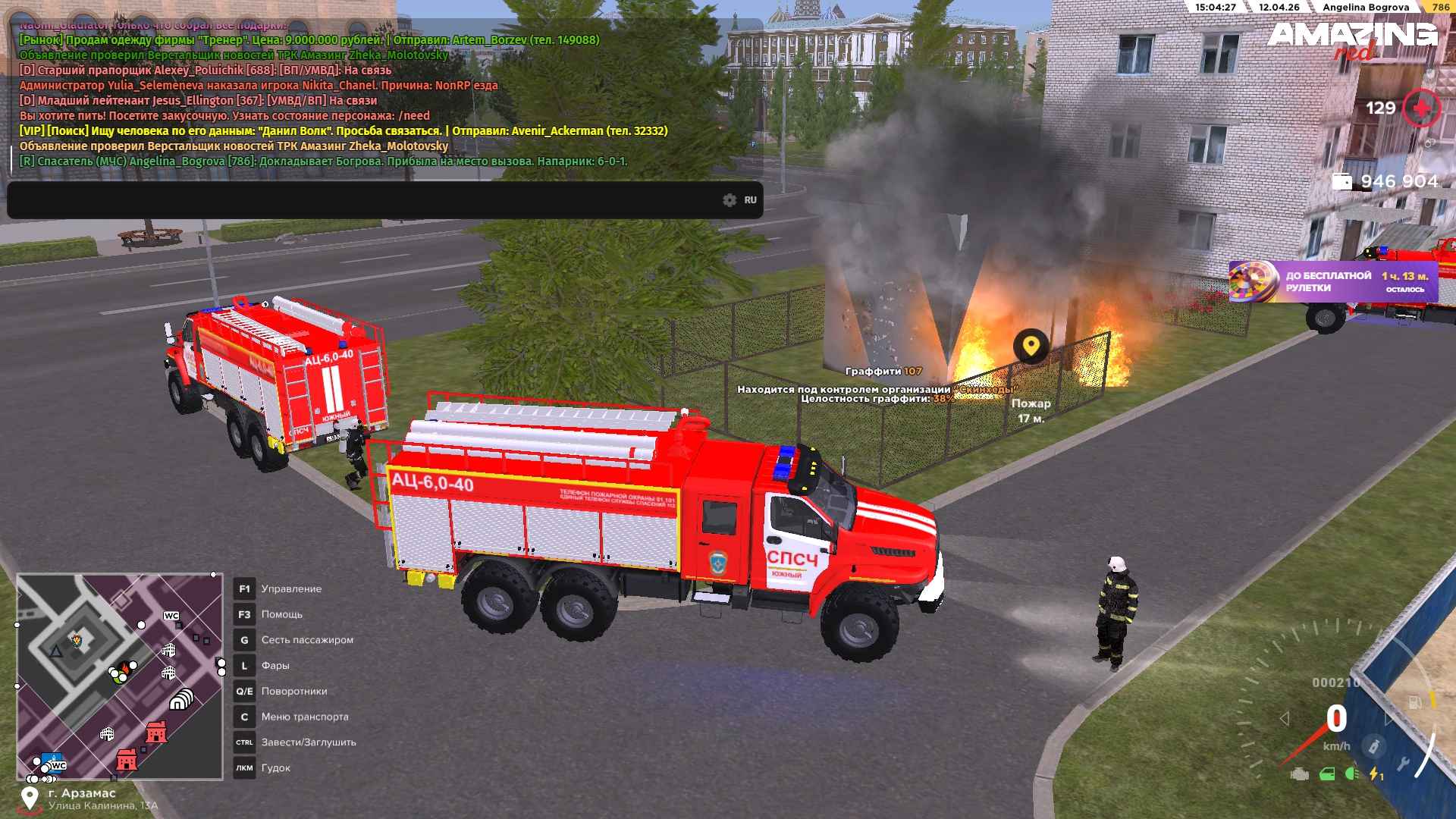Click the car door lock indicator

1326,774
